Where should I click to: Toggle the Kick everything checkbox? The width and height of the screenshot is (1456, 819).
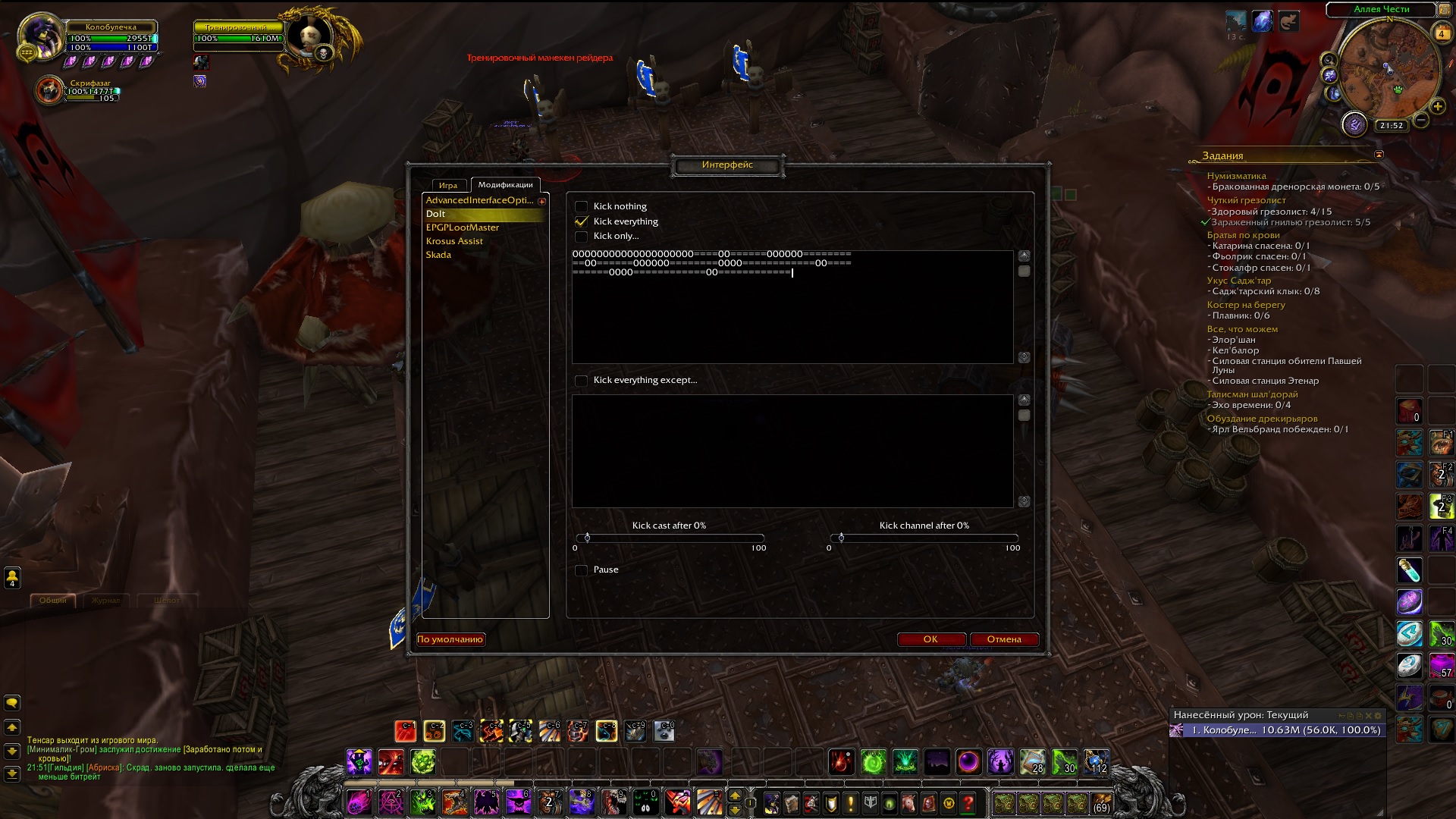pyautogui.click(x=582, y=221)
